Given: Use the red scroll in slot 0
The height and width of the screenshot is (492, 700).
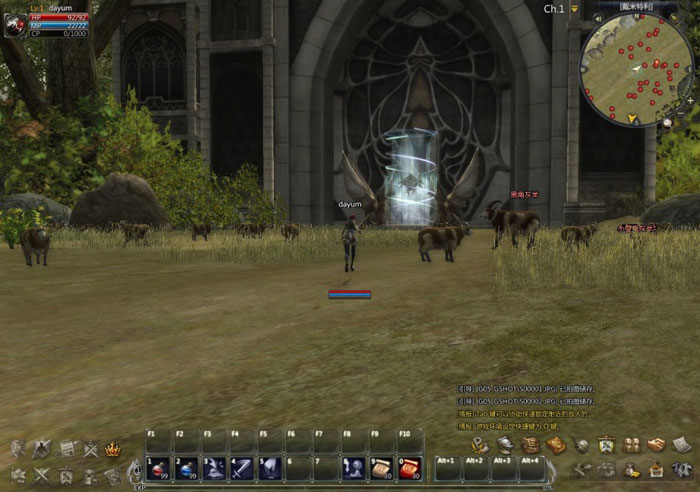Looking at the screenshot, I should [x=410, y=468].
